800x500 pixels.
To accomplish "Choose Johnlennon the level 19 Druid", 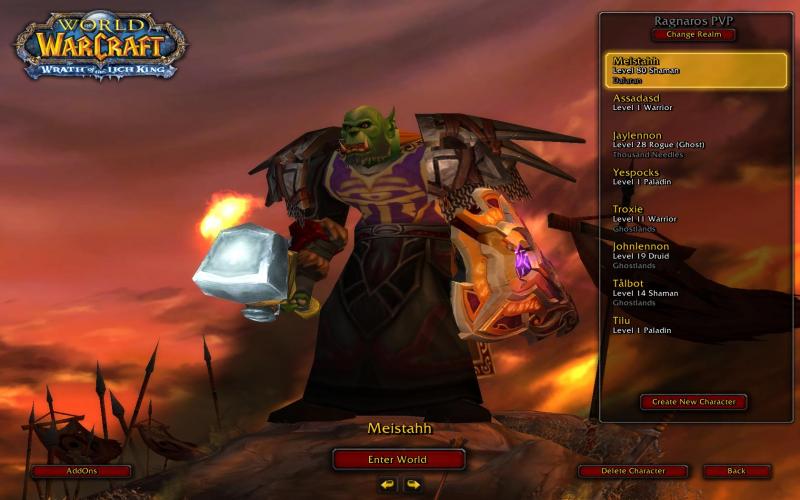I will tap(695, 254).
